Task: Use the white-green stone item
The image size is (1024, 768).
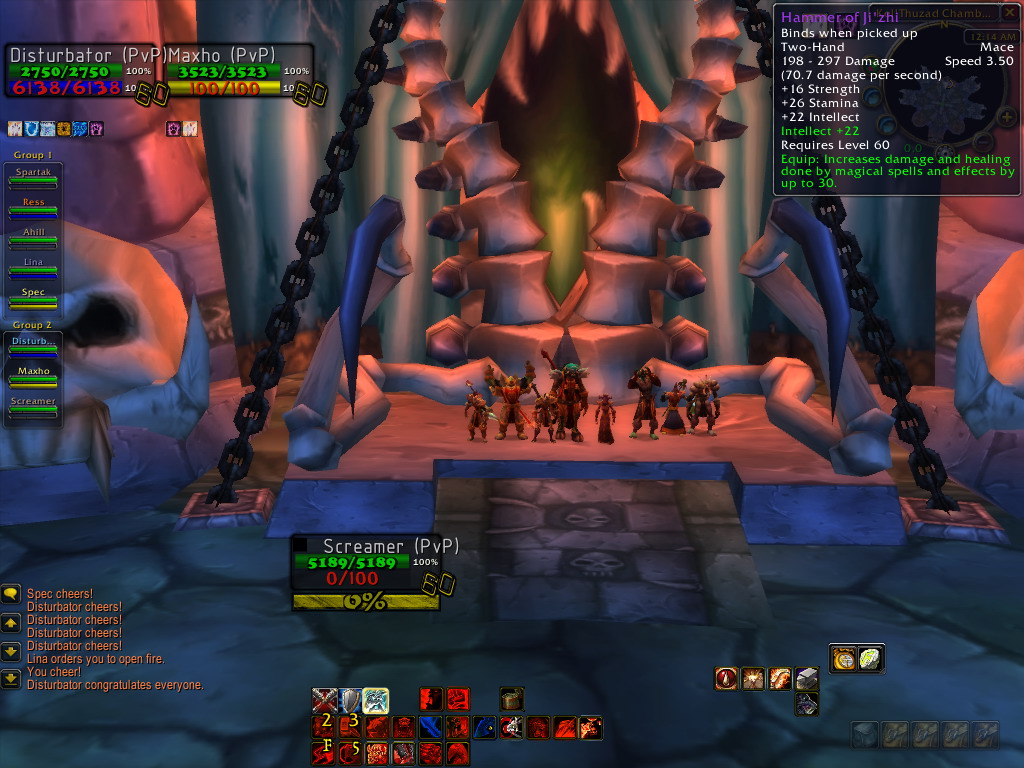Action: [x=870, y=659]
